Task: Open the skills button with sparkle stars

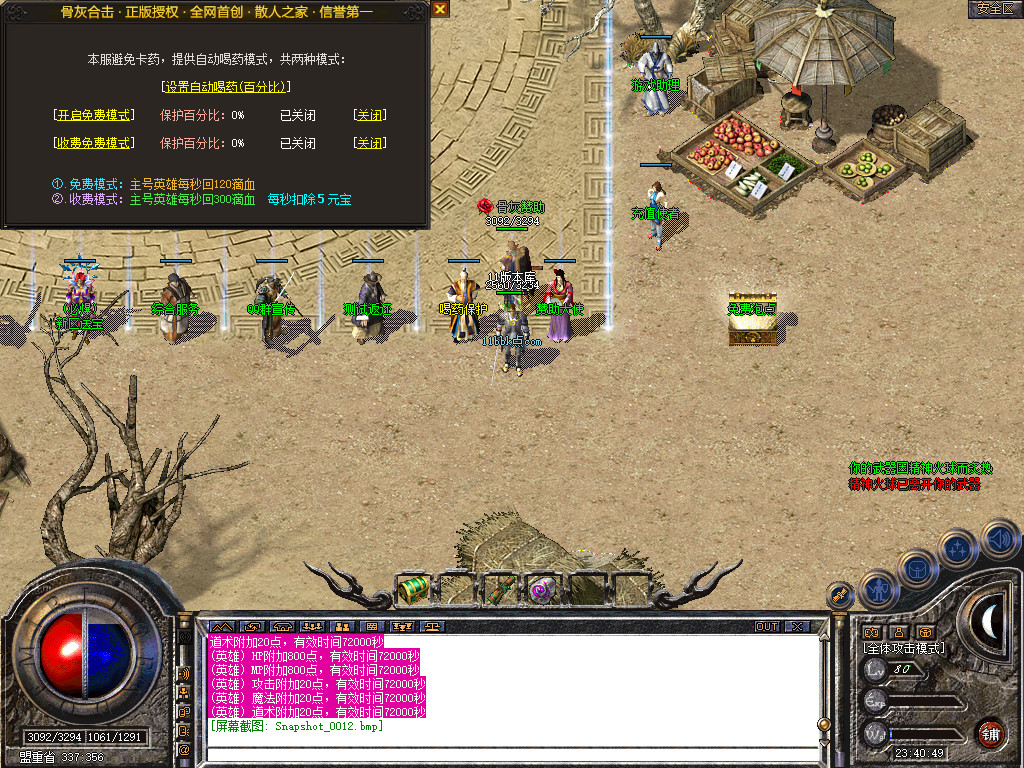Action: (958, 548)
